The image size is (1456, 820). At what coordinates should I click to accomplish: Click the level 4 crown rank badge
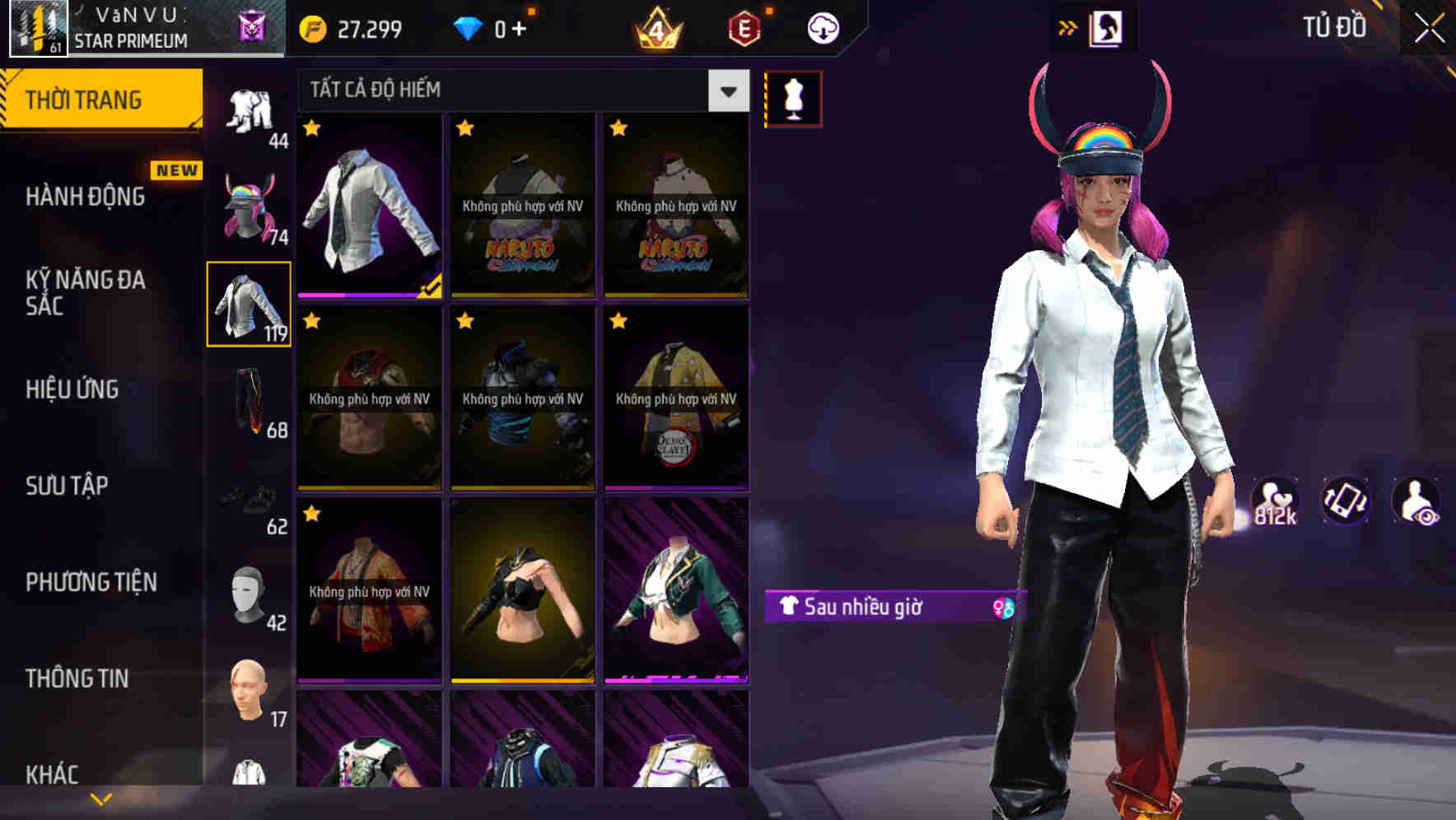tap(659, 30)
